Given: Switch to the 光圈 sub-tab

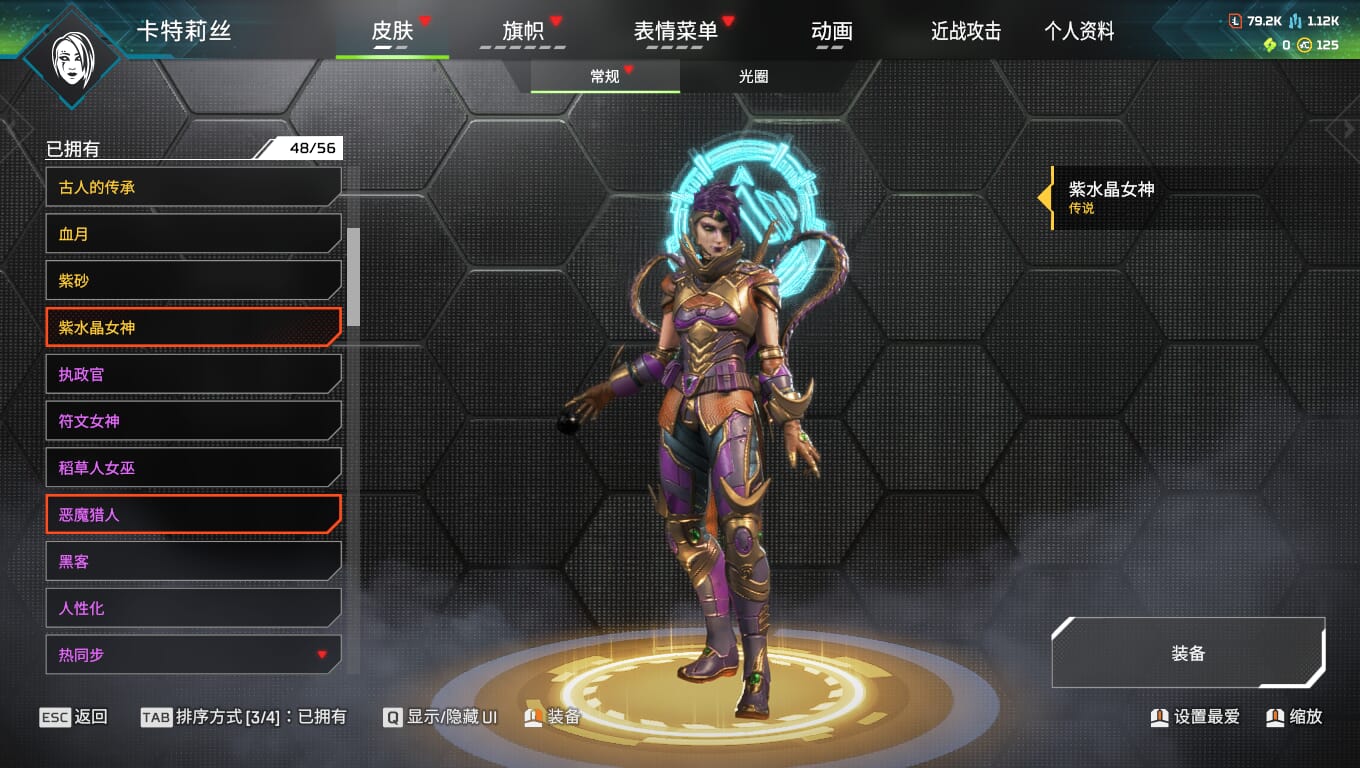Looking at the screenshot, I should pos(754,77).
